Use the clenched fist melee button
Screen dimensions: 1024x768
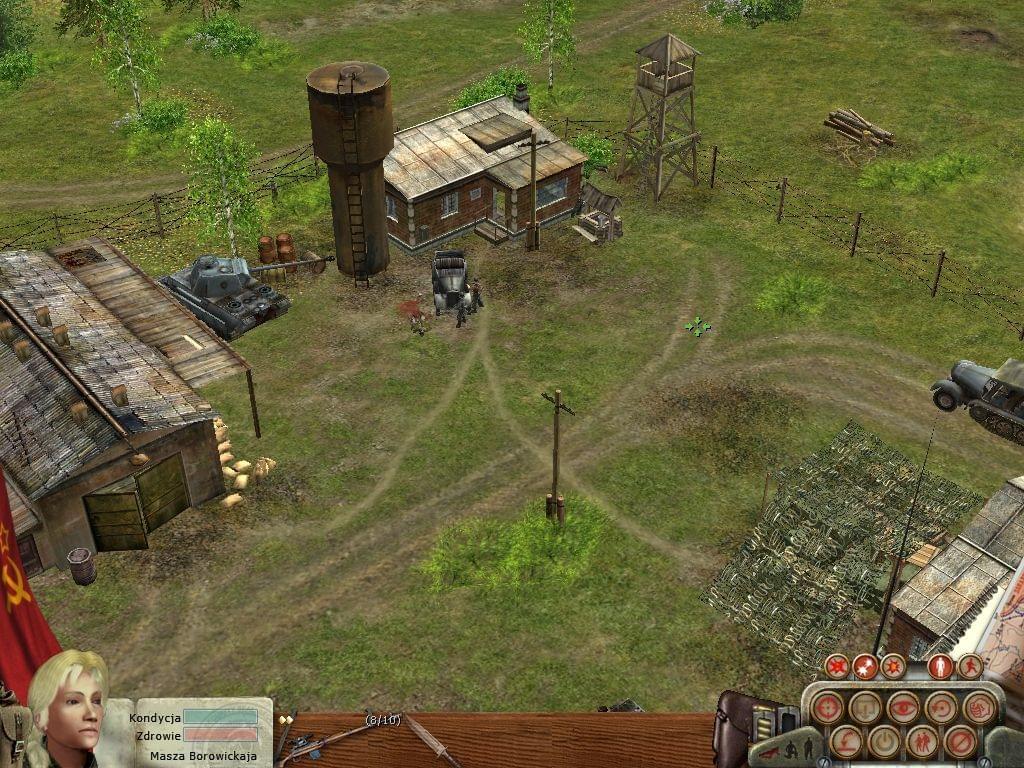click(980, 707)
